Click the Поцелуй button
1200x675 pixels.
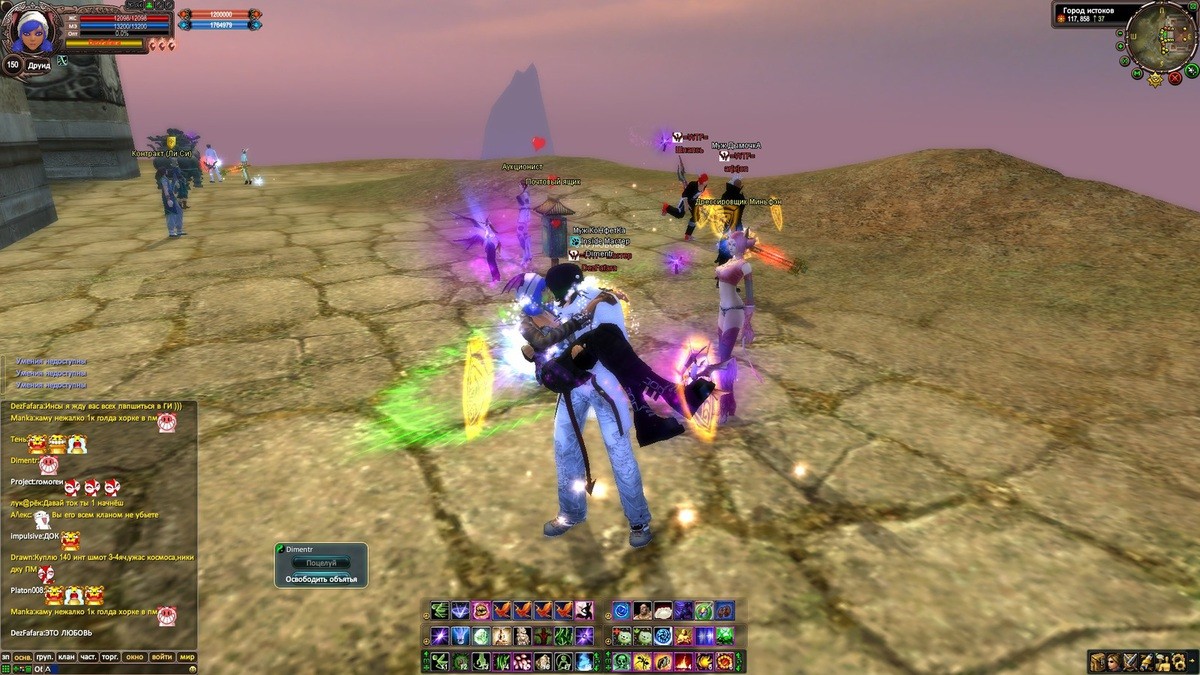tap(321, 564)
